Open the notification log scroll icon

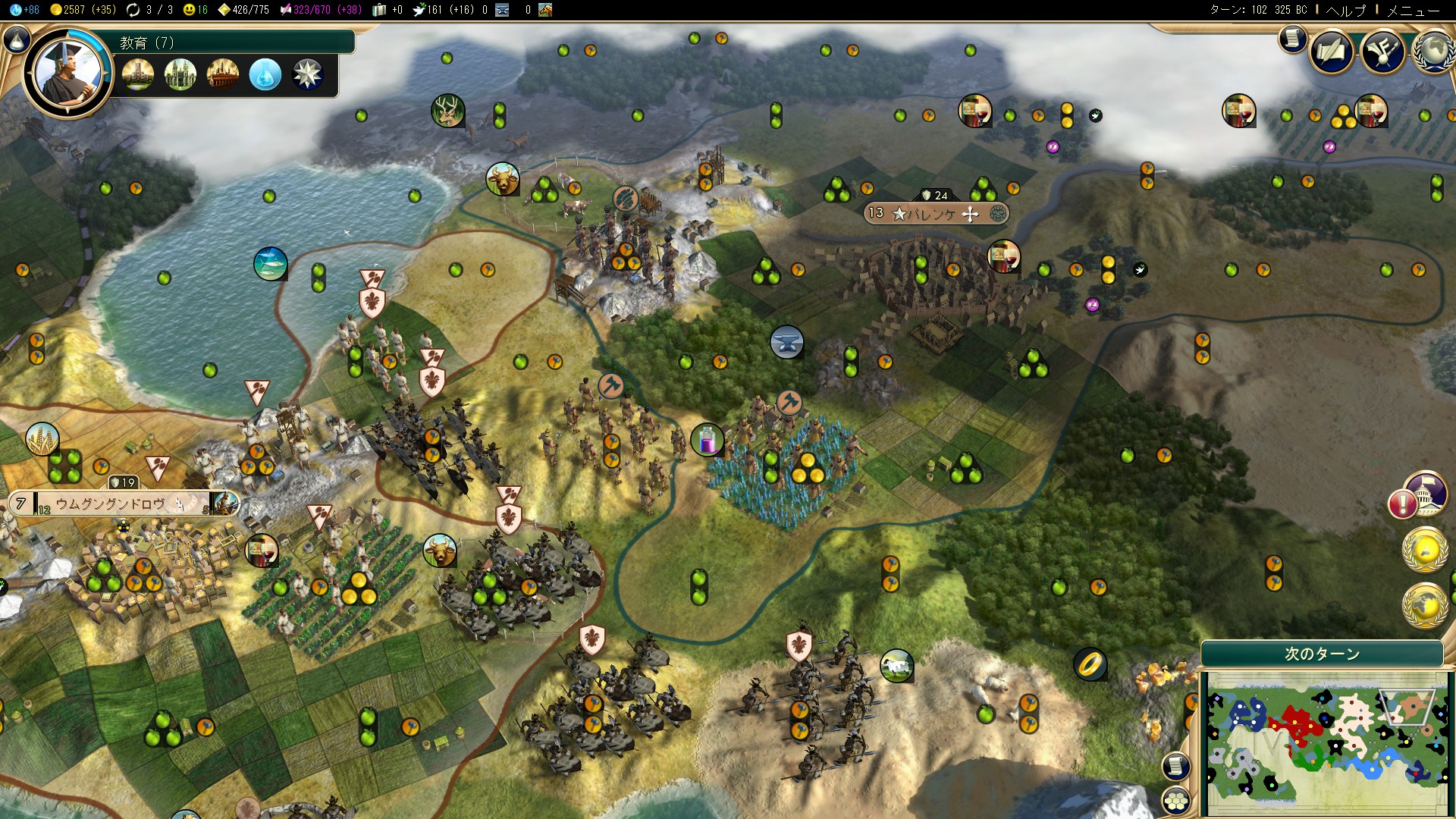pyautogui.click(x=1292, y=38)
